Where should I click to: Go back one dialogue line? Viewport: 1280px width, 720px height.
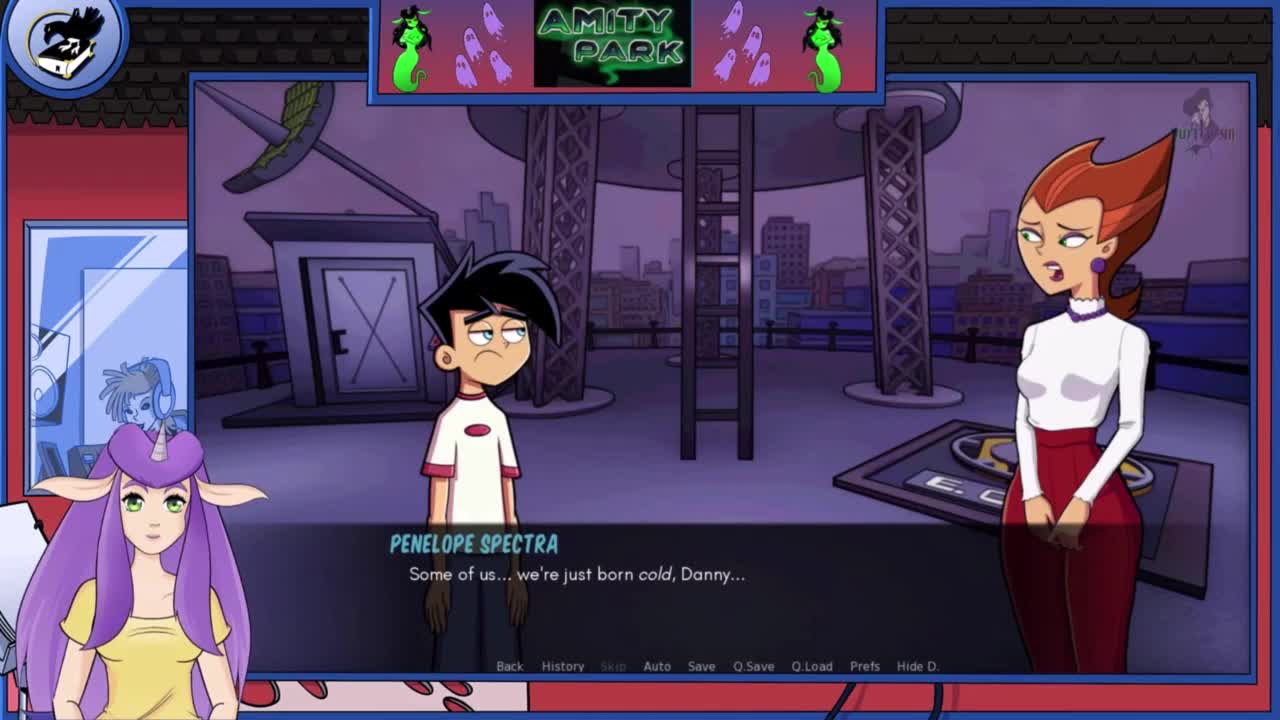tap(509, 666)
